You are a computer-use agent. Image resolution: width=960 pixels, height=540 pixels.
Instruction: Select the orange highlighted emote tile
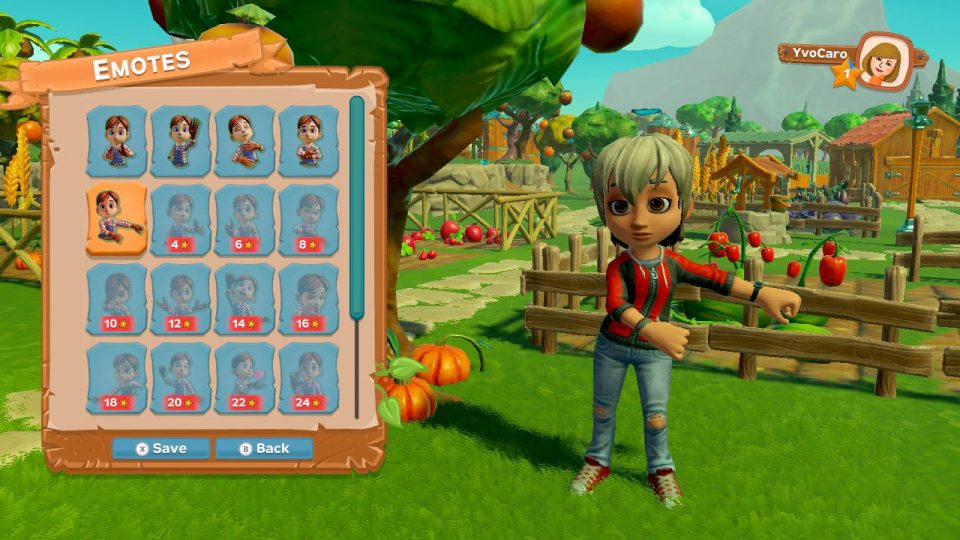click(116, 220)
